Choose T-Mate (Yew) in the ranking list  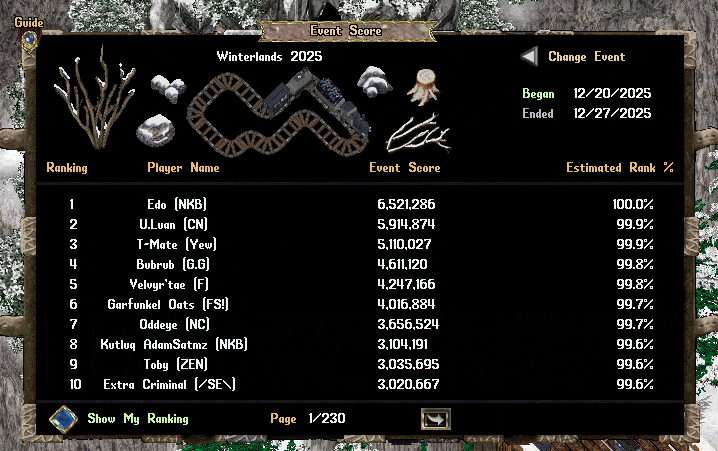click(x=177, y=244)
